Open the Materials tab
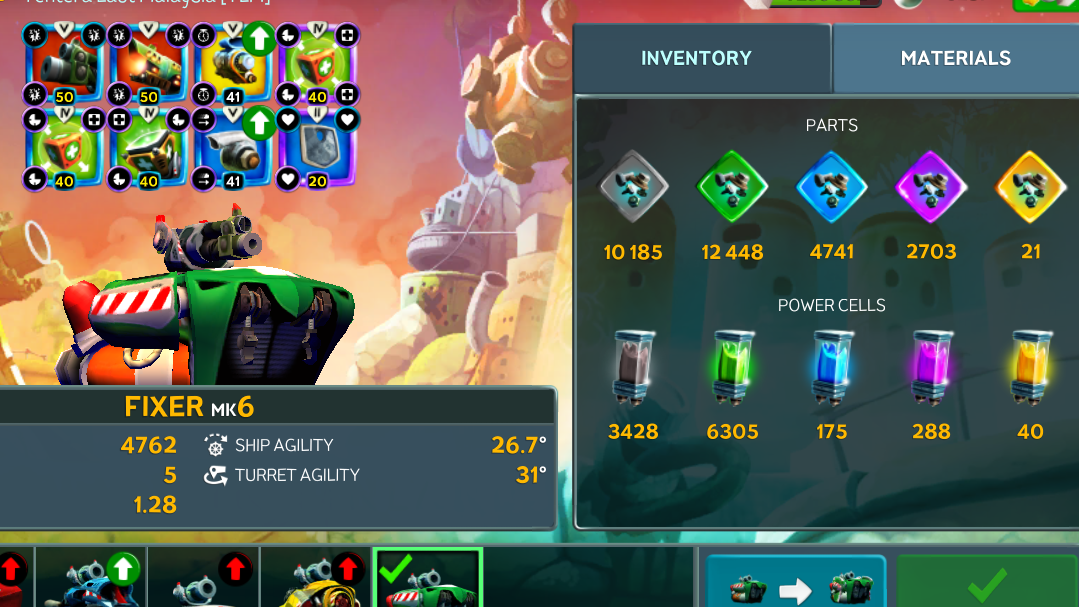This screenshot has height=607, width=1079. click(955, 58)
